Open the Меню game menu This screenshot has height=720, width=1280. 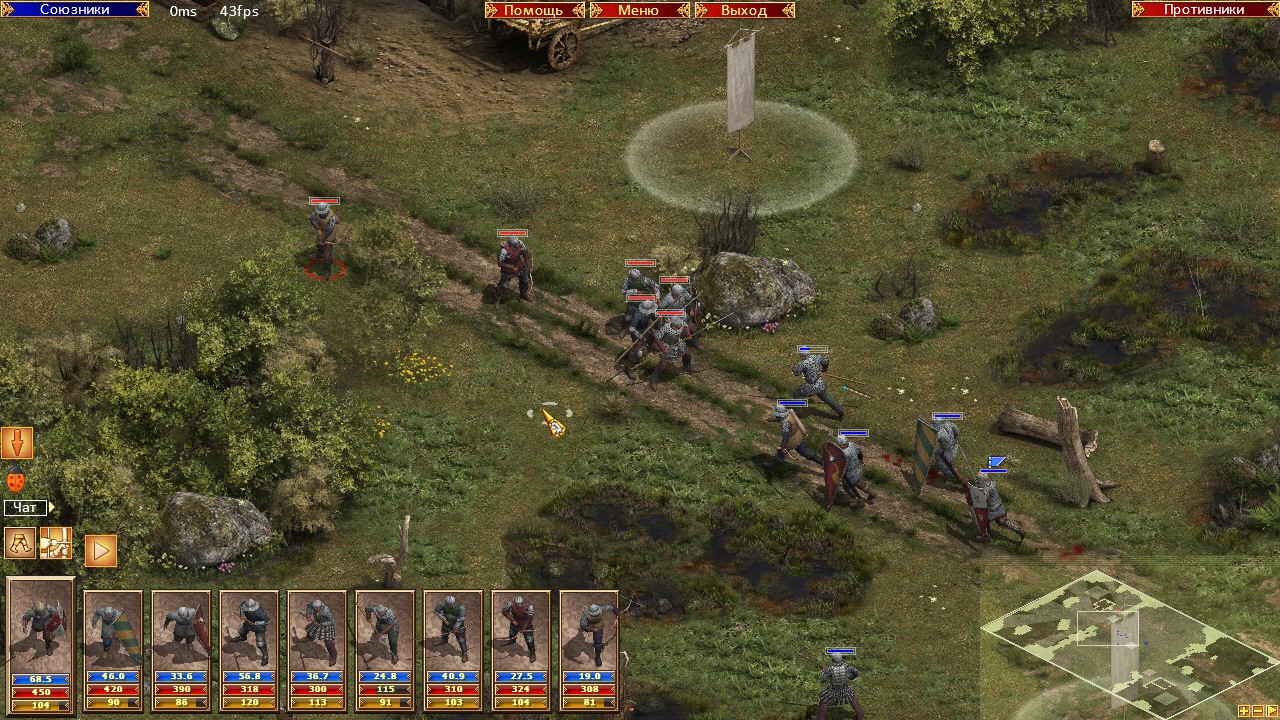coord(638,10)
